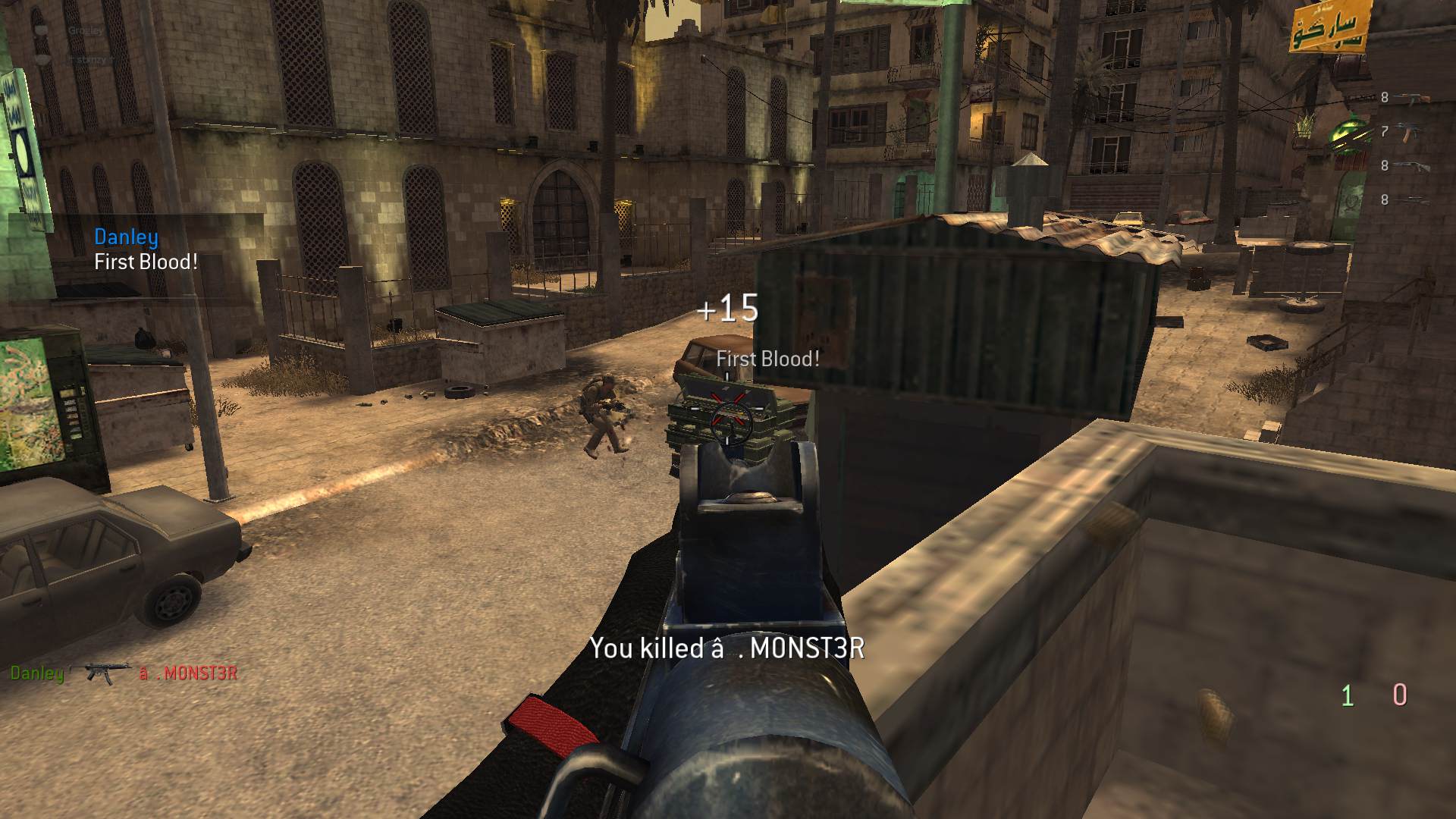Pick the rifle icon with the orange magazine
This screenshot has width=1456, height=819.
tap(1410, 132)
